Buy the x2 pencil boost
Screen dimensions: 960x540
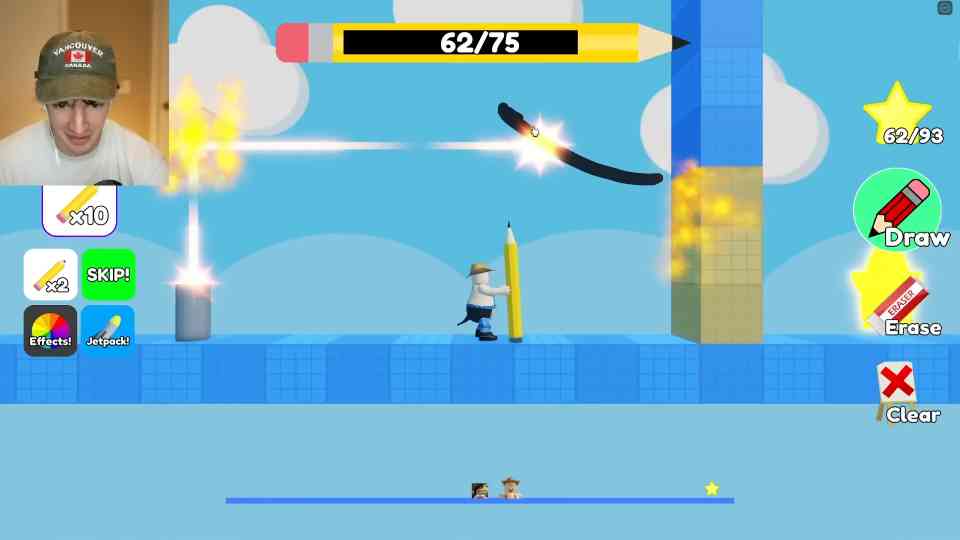click(50, 275)
